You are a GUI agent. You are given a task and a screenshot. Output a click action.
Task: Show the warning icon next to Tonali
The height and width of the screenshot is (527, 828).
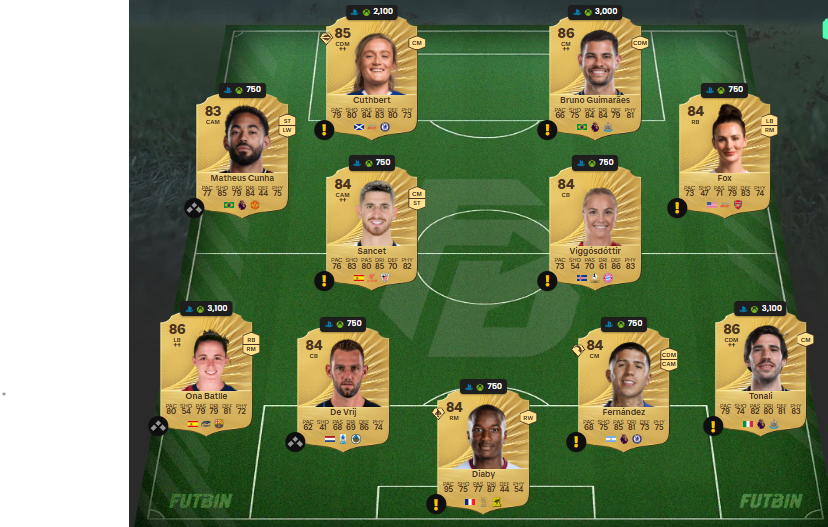click(713, 426)
